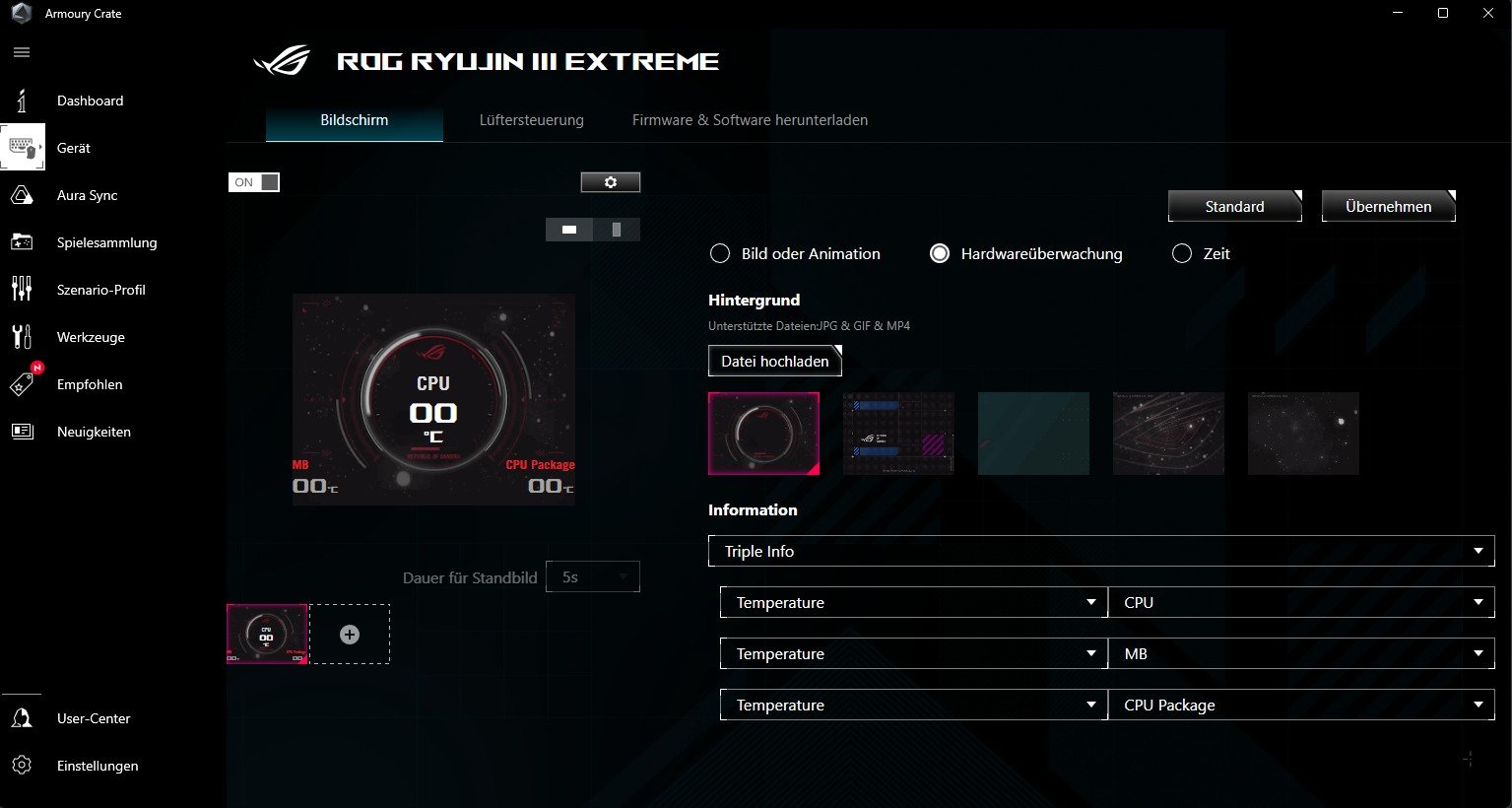Reset with the Standard button
The height and width of the screenshot is (808, 1512).
click(1234, 207)
